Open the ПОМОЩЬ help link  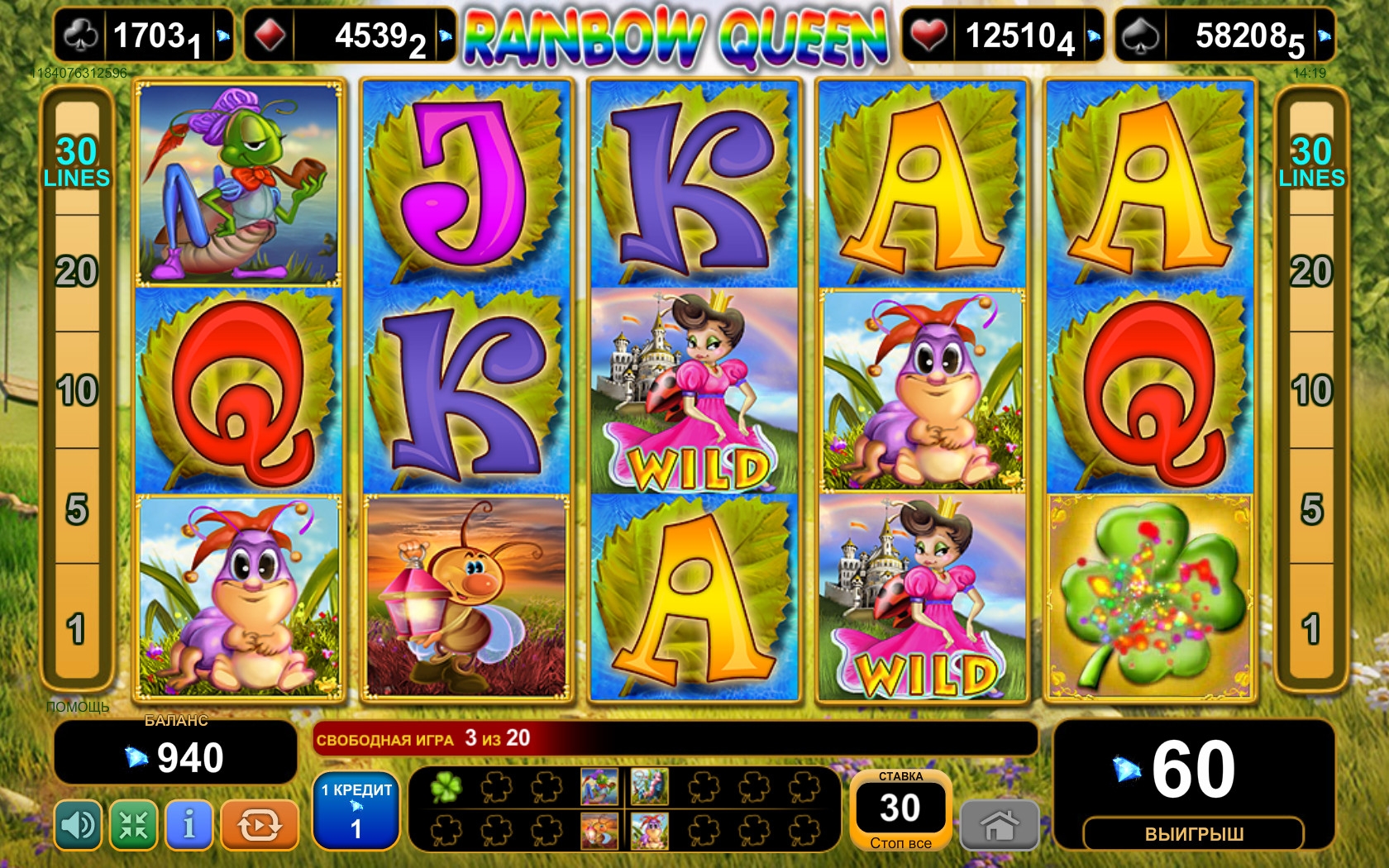[x=78, y=707]
